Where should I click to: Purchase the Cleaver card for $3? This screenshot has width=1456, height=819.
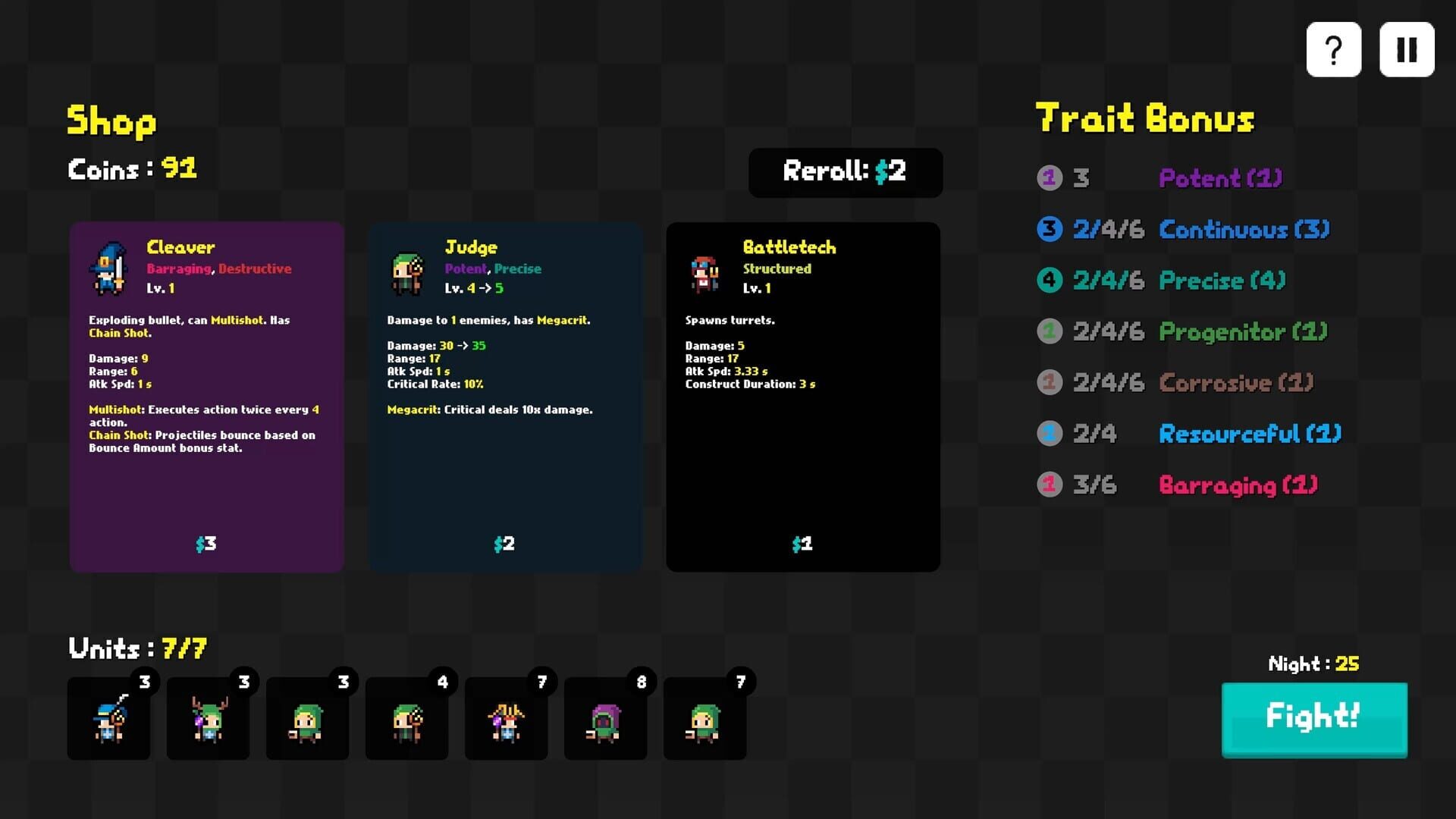(x=206, y=544)
